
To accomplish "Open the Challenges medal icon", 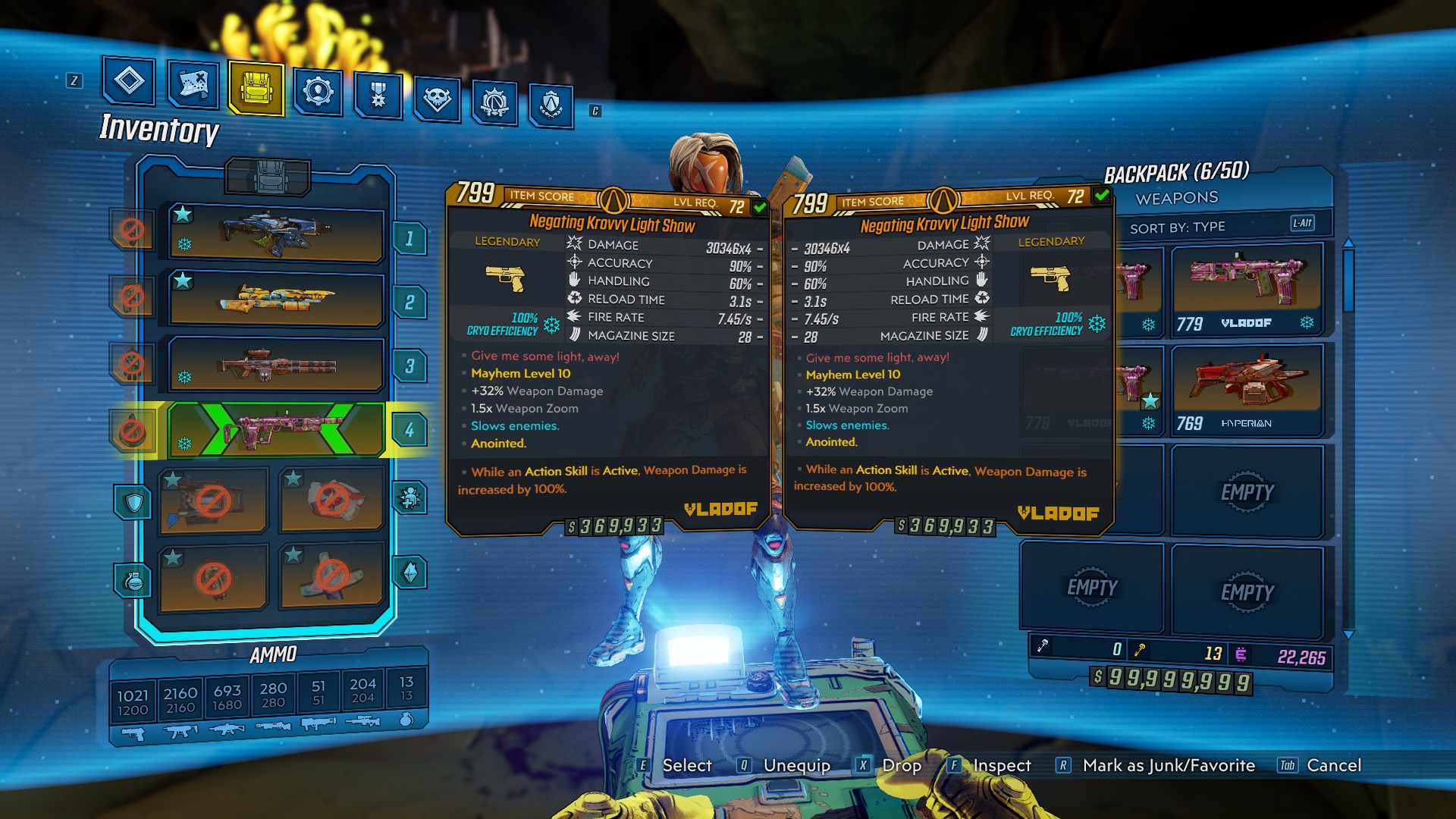I will pyautogui.click(x=379, y=93).
